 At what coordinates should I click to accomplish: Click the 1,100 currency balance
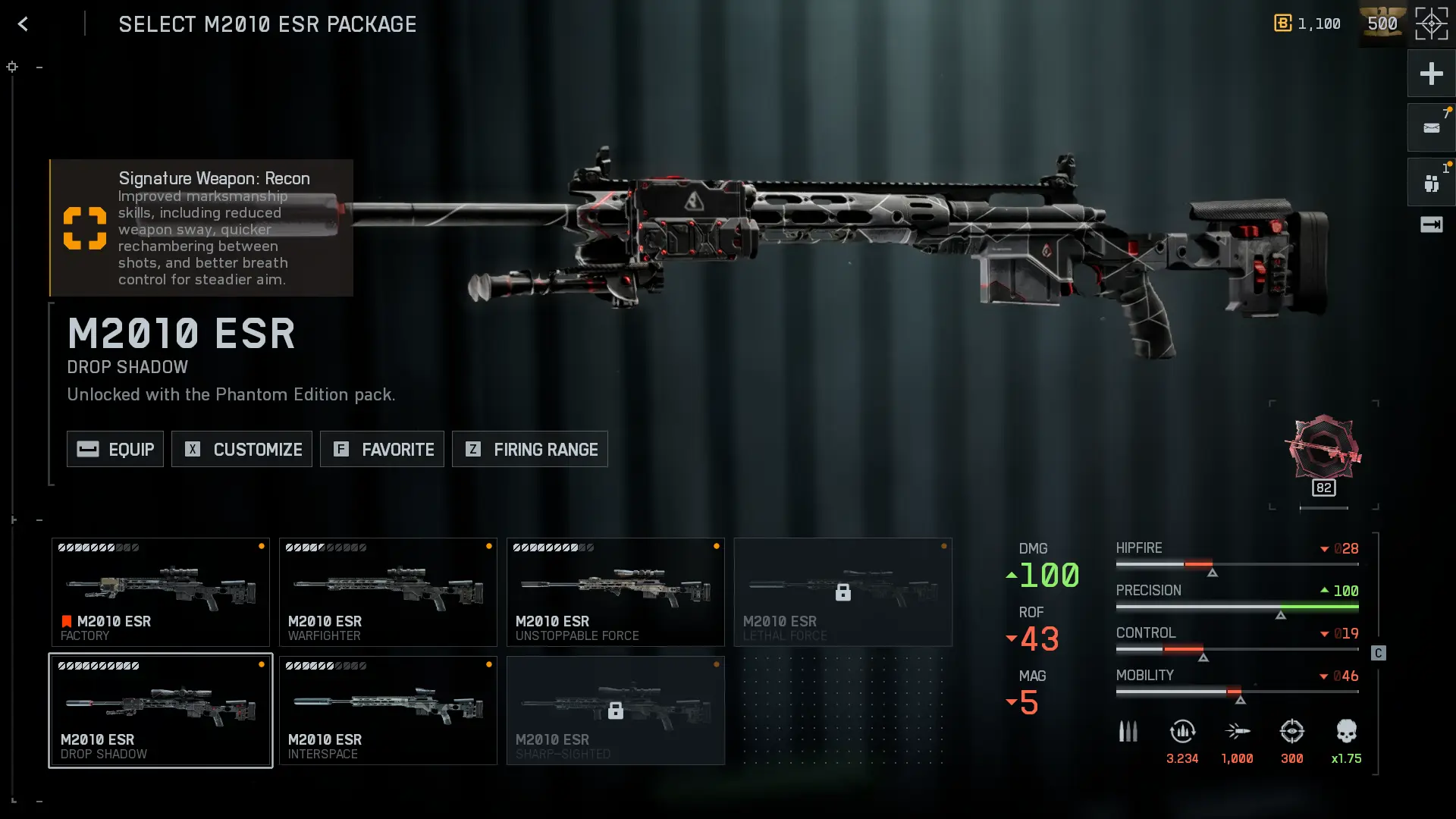click(1307, 24)
